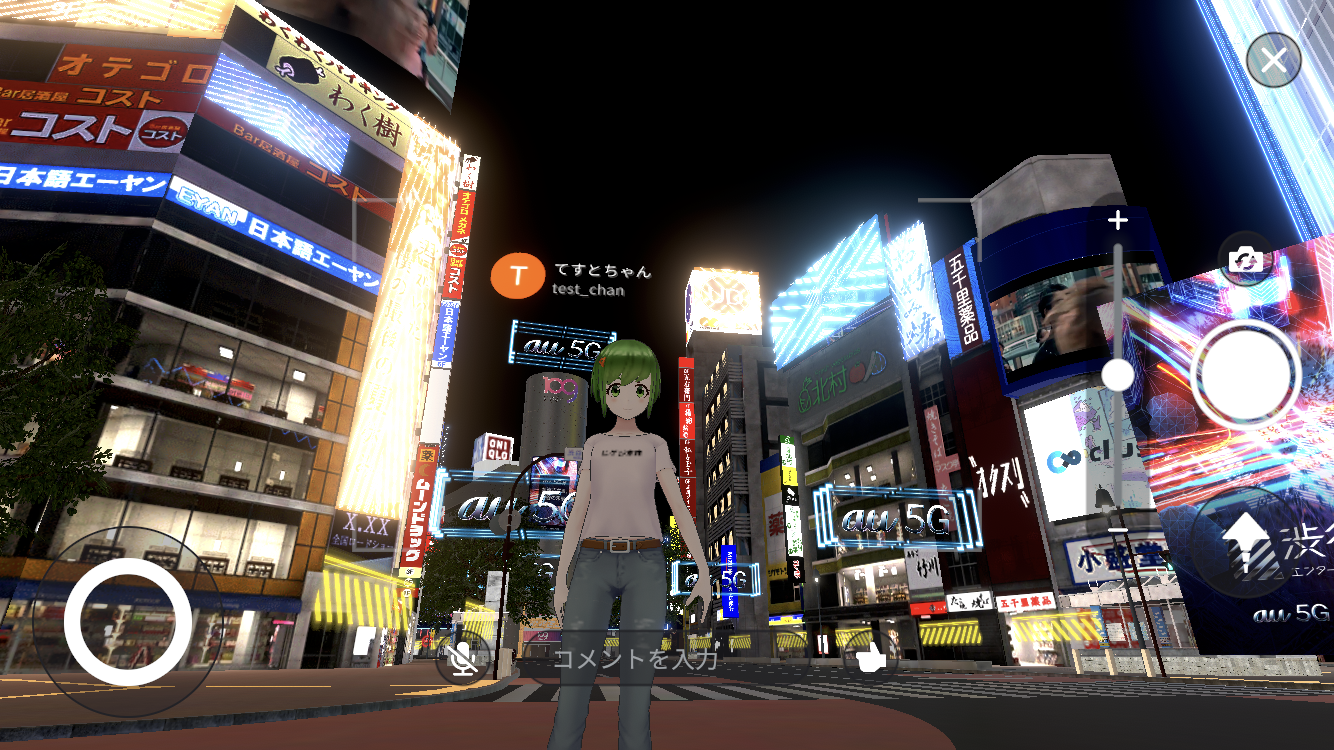Zoom in with the plus icon
The width and height of the screenshot is (1334, 750).
click(1117, 221)
